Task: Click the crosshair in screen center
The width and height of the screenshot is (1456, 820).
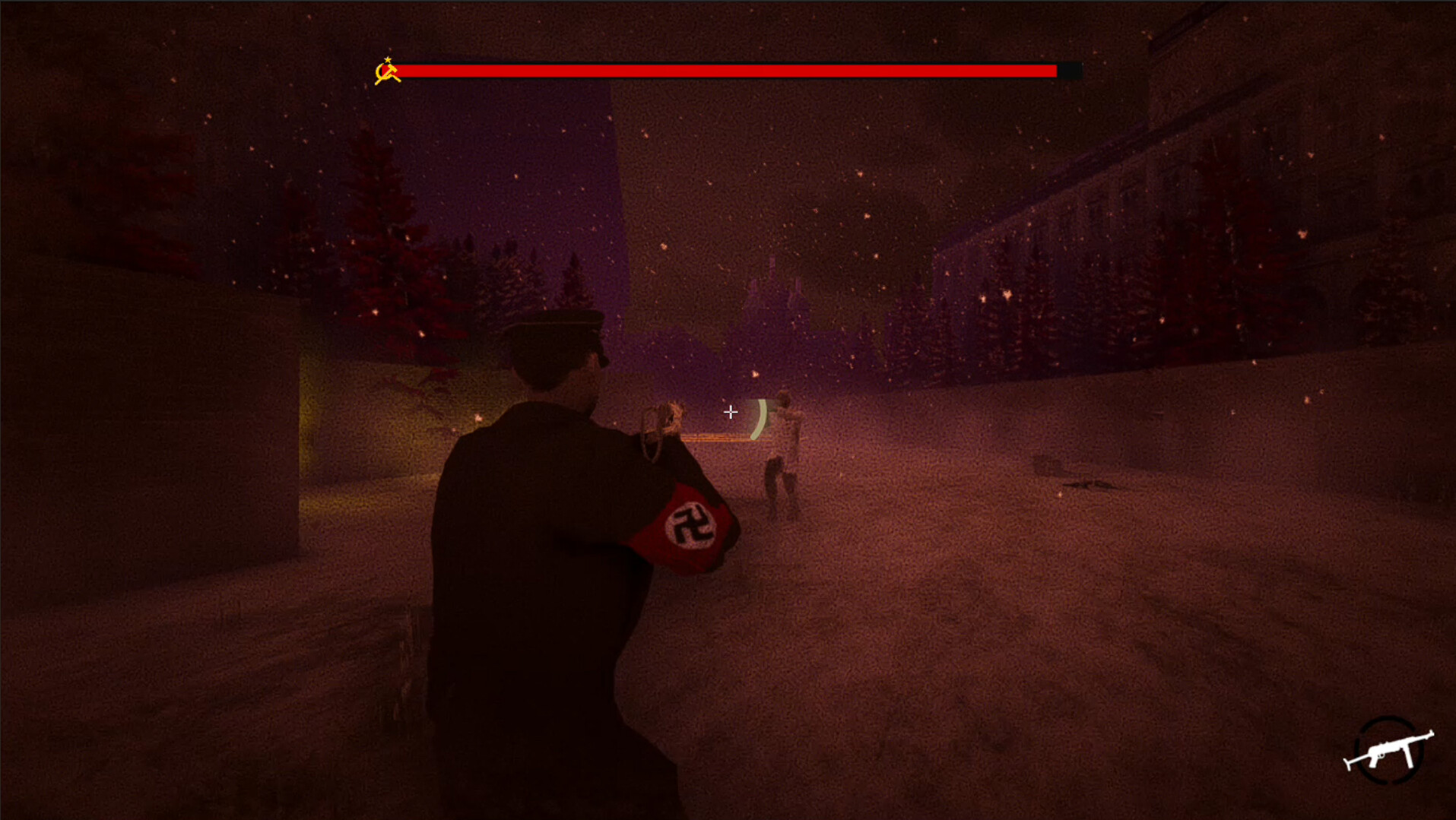Action: tap(730, 412)
